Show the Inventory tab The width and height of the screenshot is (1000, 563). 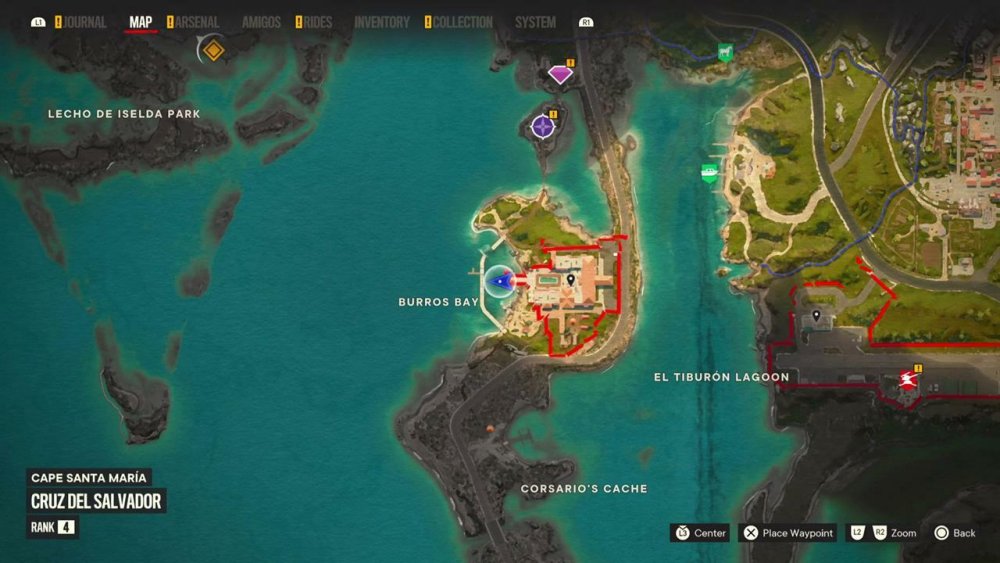(x=382, y=22)
